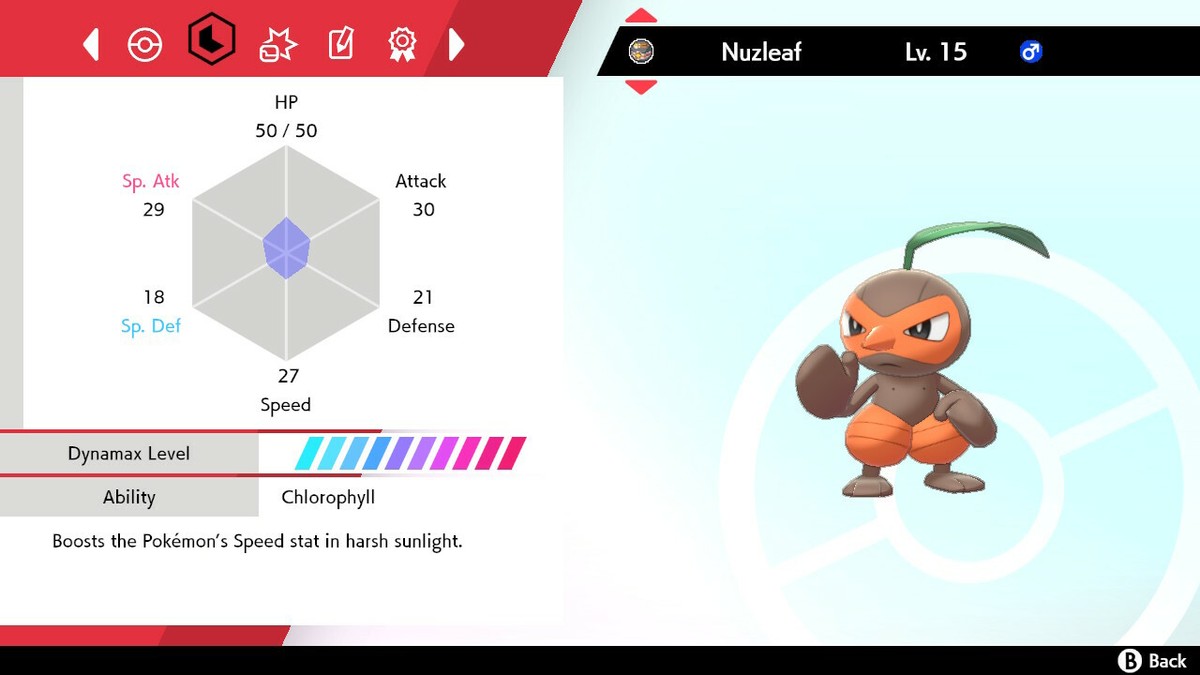This screenshot has height=675, width=1200.
Task: Go to the previous summary page arrow
Action: coord(91,44)
